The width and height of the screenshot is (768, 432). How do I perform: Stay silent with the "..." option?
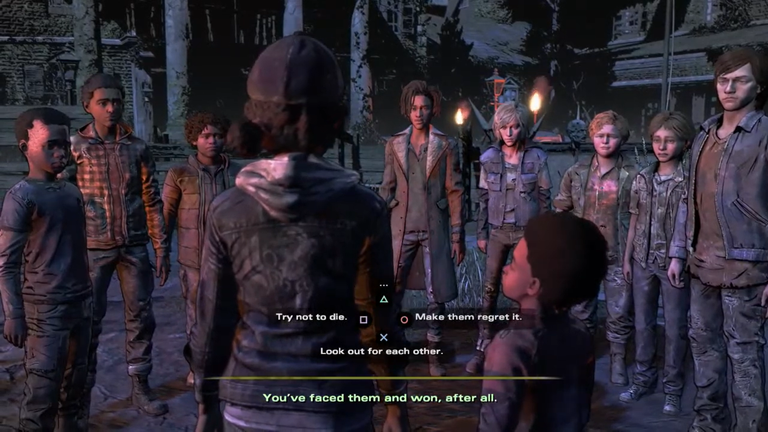[383, 286]
